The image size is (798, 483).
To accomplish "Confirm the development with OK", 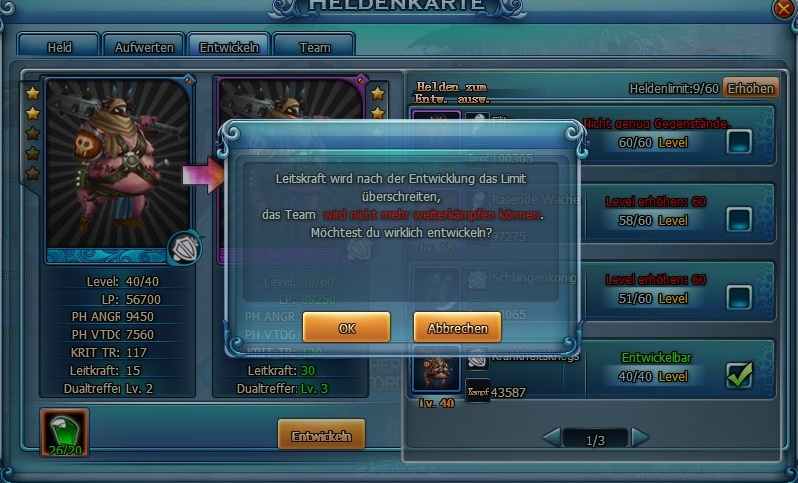I will [x=346, y=327].
